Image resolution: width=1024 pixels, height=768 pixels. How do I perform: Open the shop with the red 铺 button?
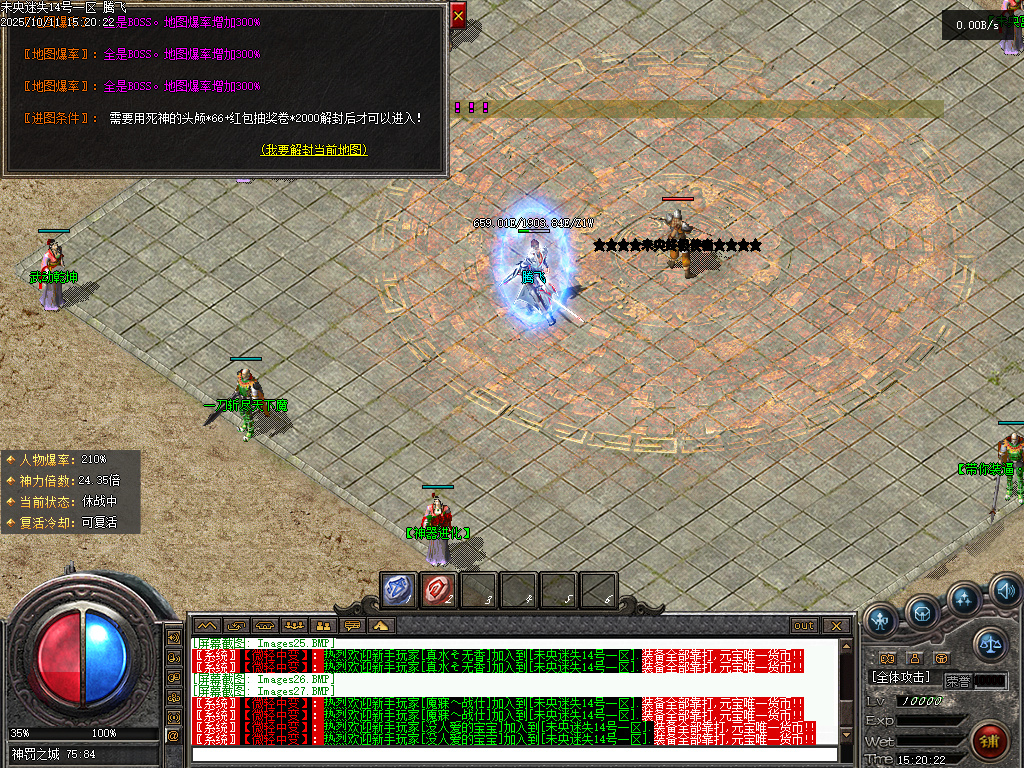989,741
